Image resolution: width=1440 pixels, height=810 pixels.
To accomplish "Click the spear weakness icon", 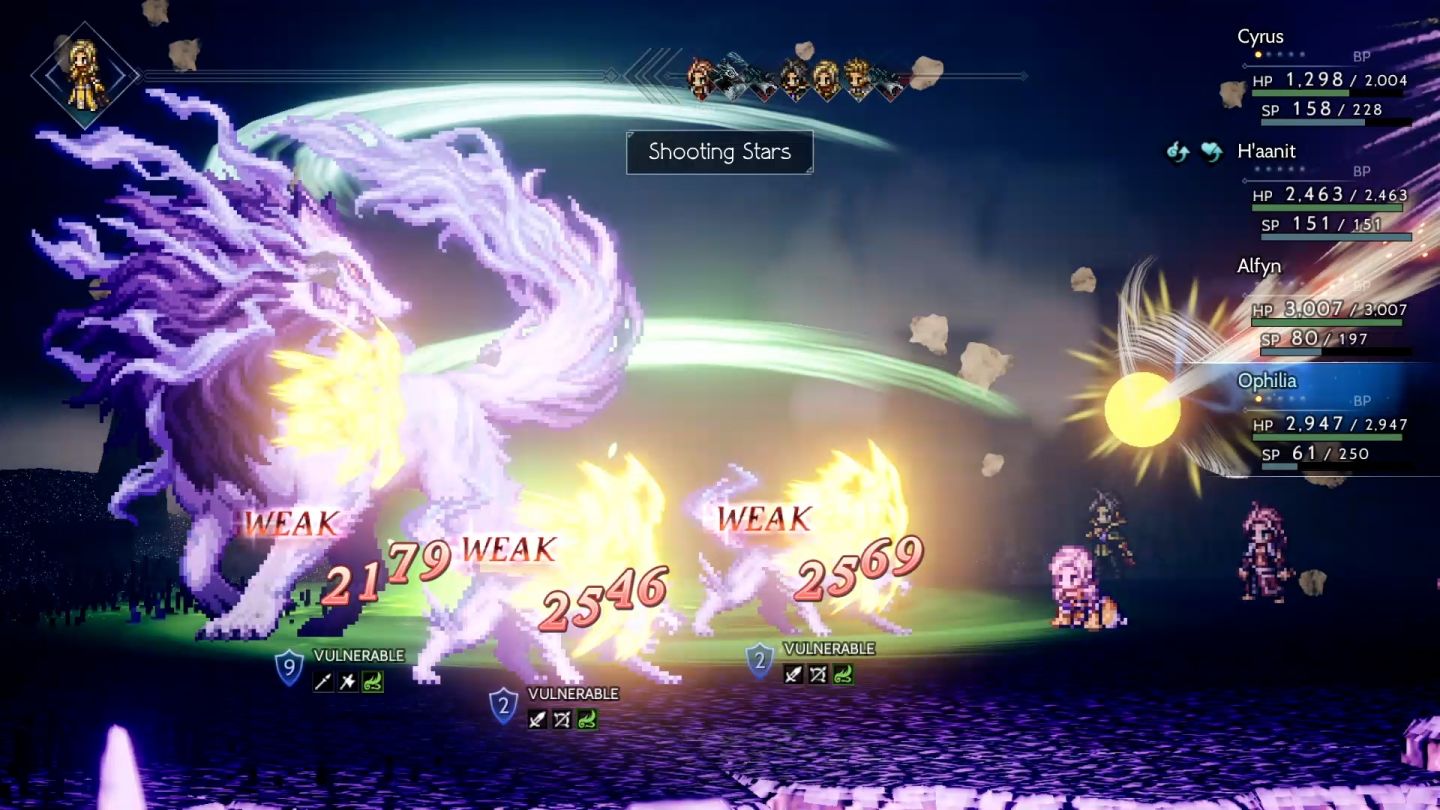I will point(323,682).
